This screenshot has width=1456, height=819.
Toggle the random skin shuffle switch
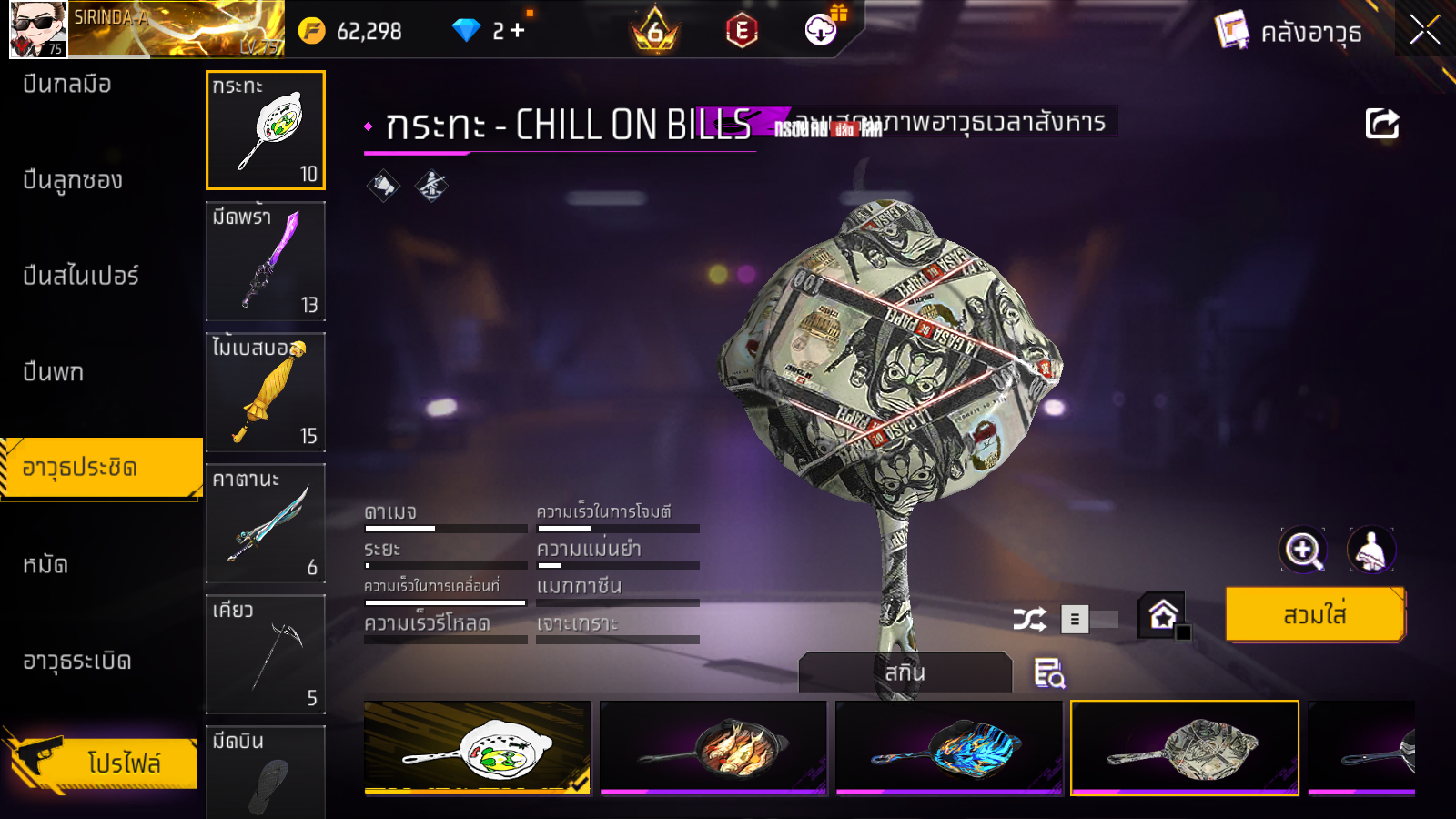(x=1089, y=620)
